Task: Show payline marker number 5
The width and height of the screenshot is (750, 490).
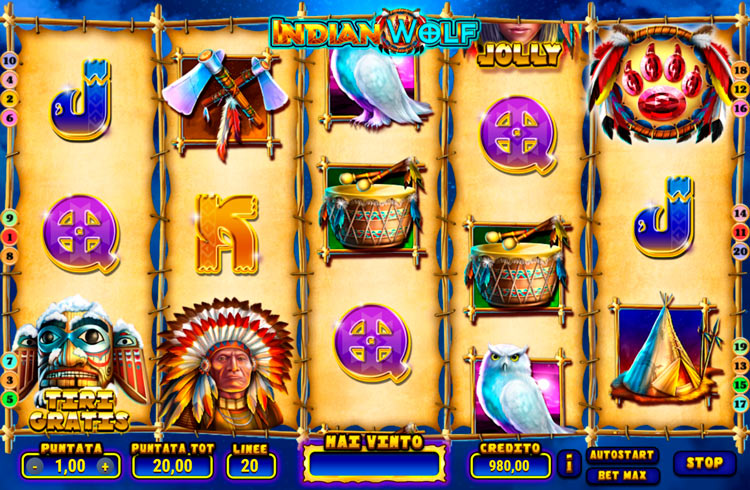Action: pos(10,399)
